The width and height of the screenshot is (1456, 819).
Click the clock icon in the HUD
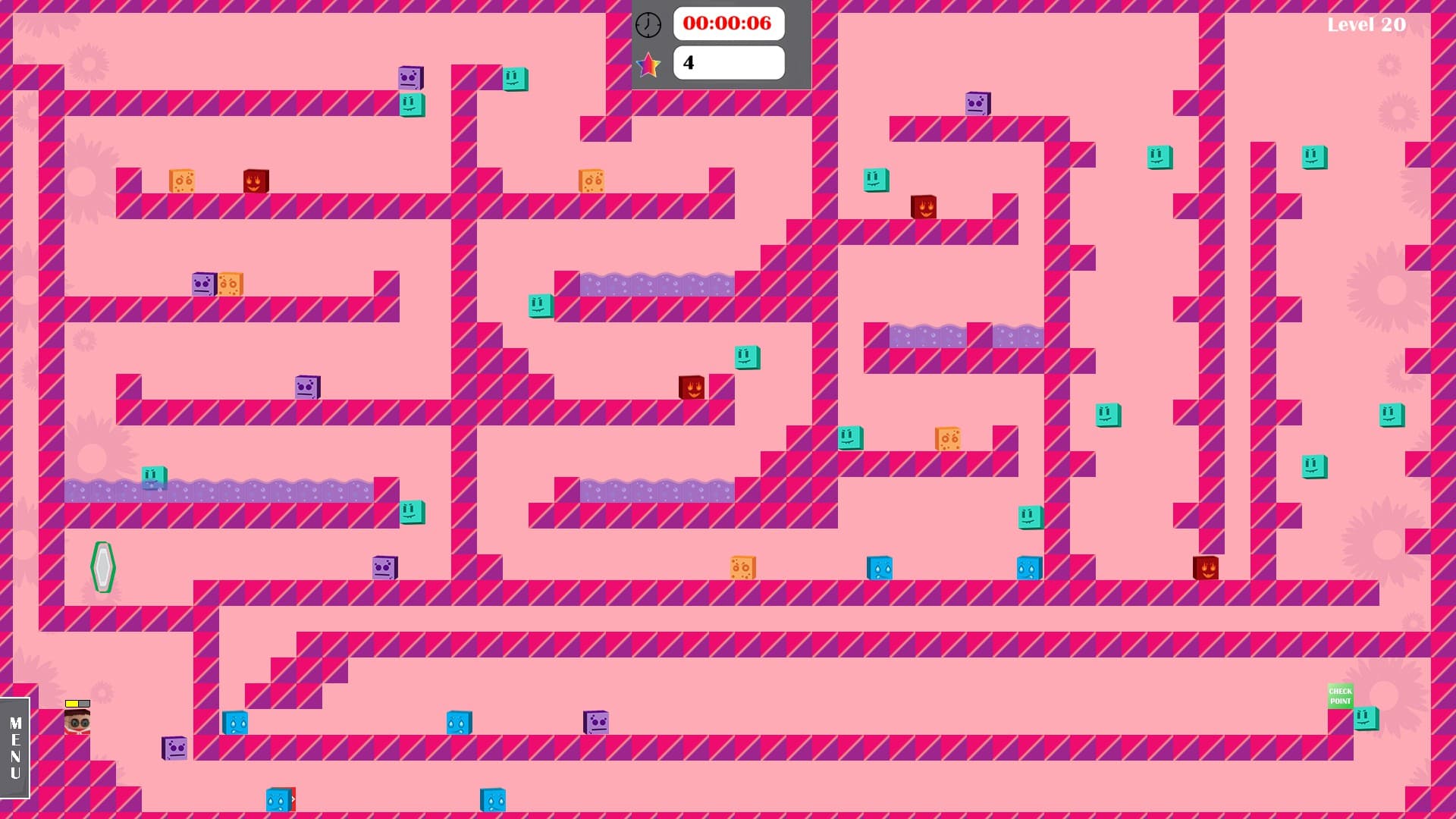(x=649, y=24)
